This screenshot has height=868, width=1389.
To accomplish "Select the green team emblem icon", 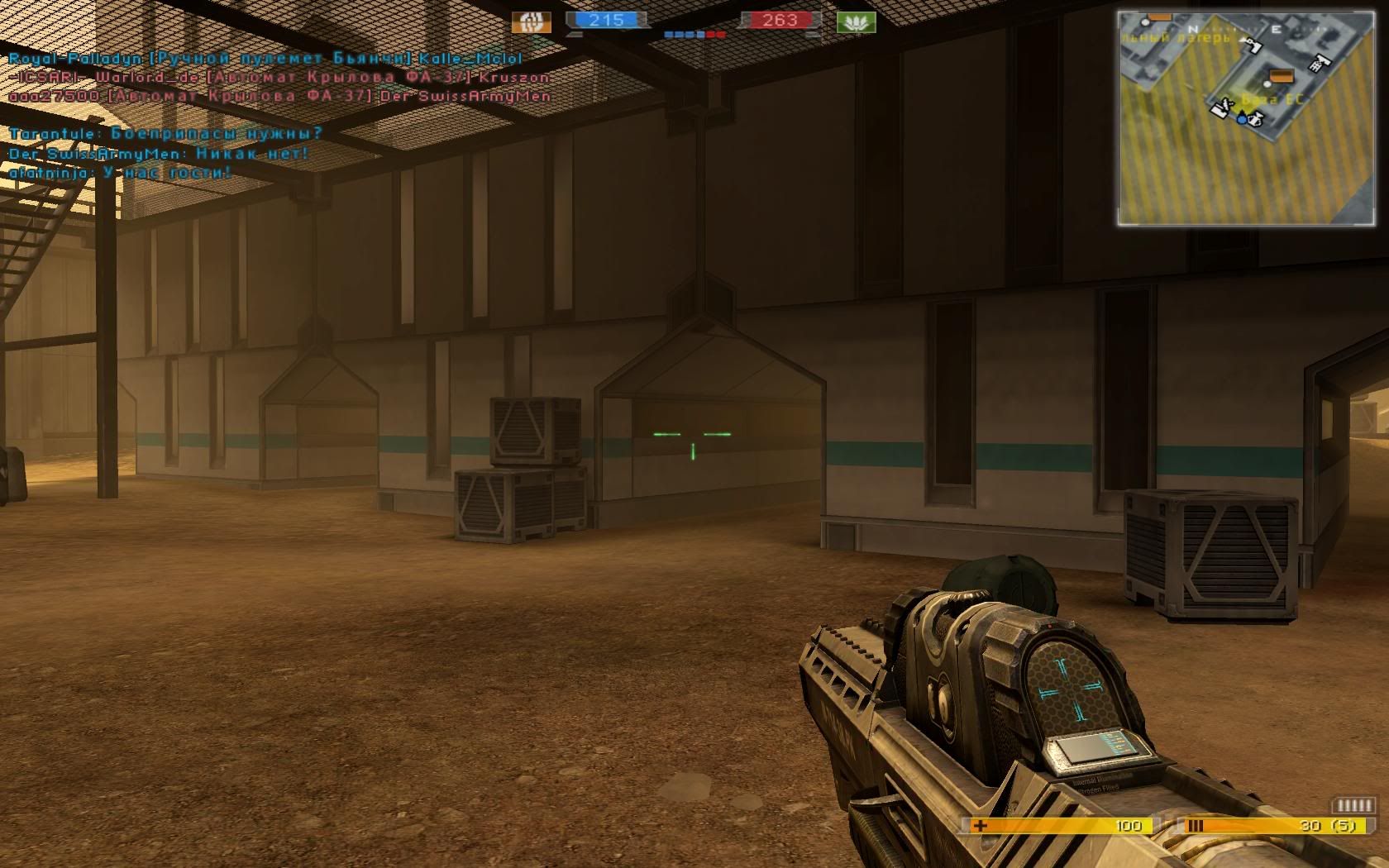I will pos(856,21).
